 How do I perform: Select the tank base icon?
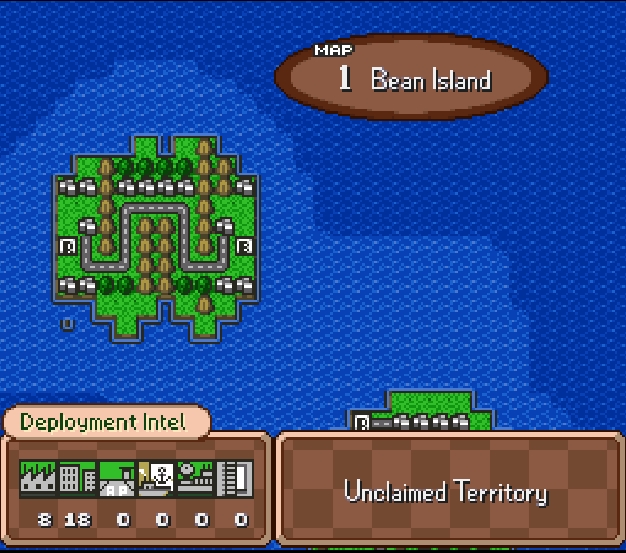click(196, 479)
